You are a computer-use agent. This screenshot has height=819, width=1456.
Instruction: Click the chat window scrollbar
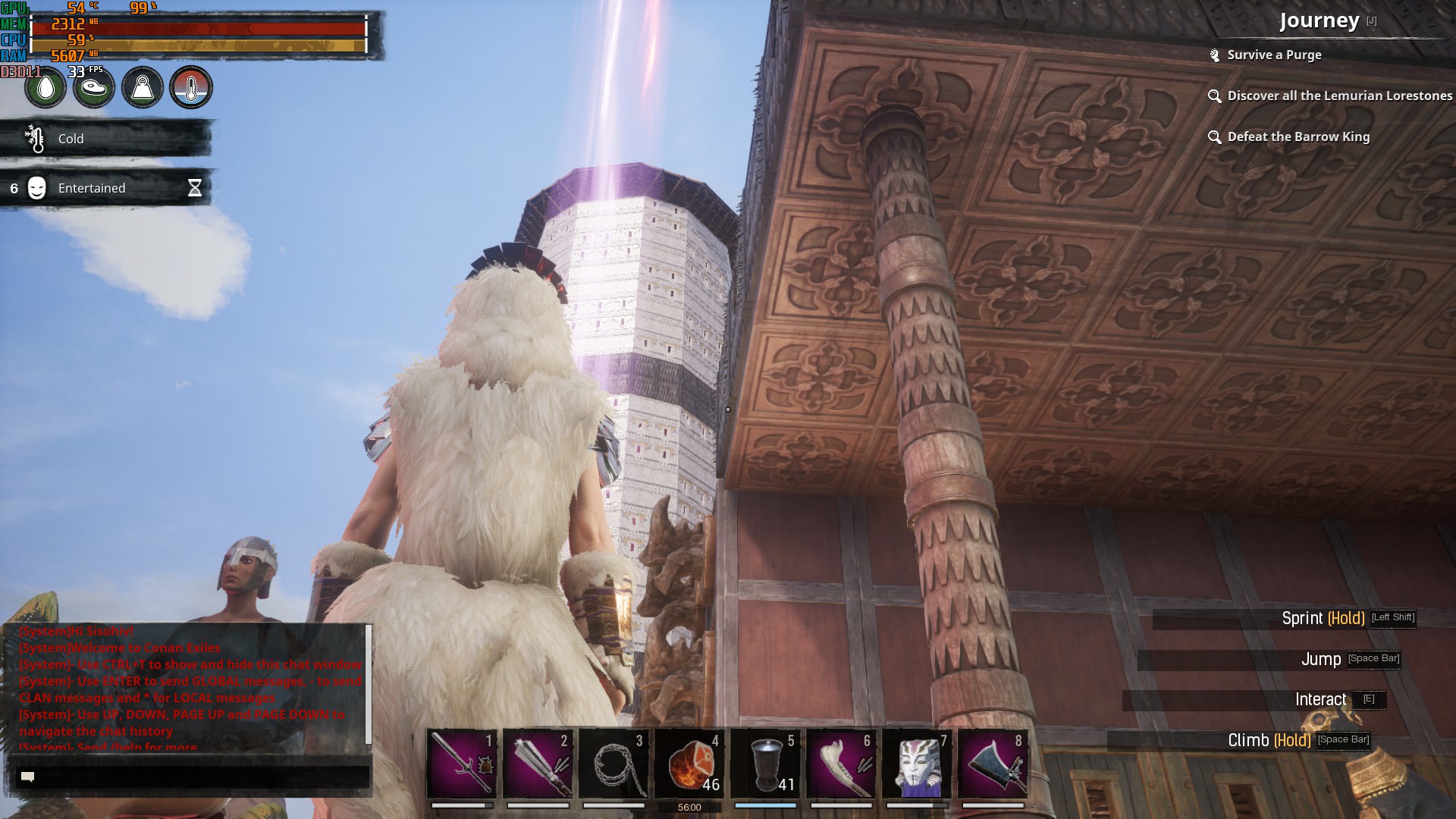tap(369, 684)
